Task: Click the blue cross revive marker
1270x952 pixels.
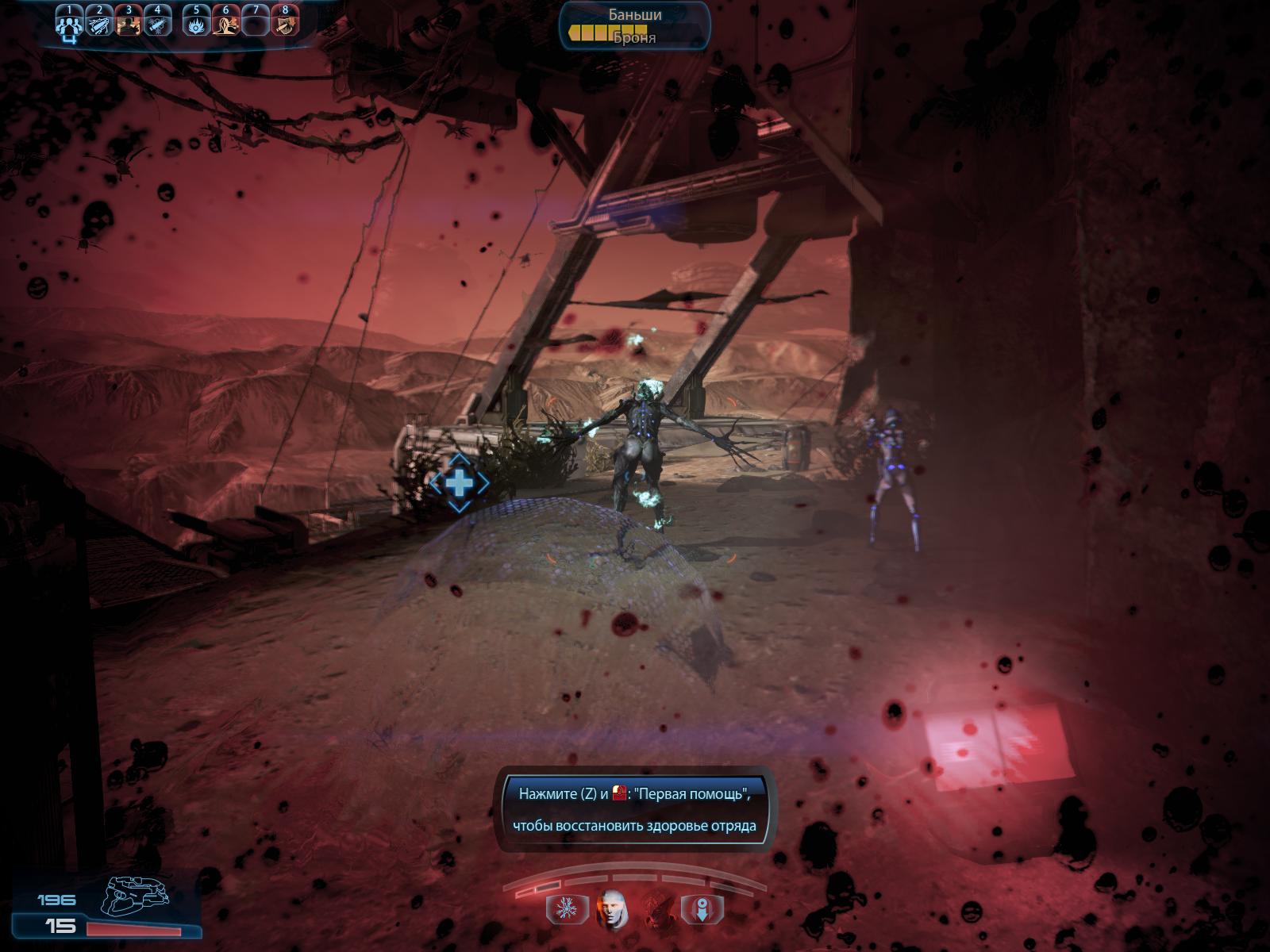Action: 459,482
